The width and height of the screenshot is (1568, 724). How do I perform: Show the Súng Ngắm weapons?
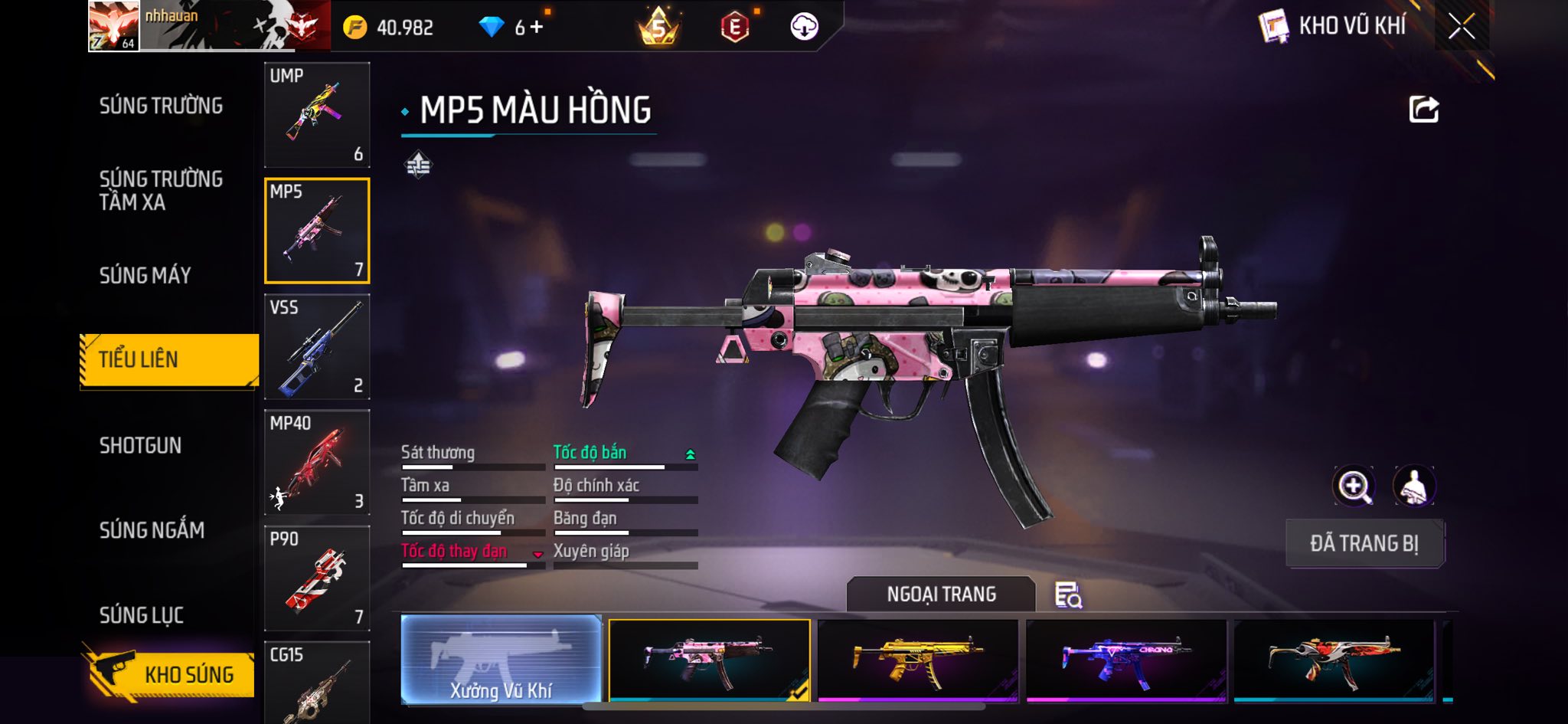152,529
